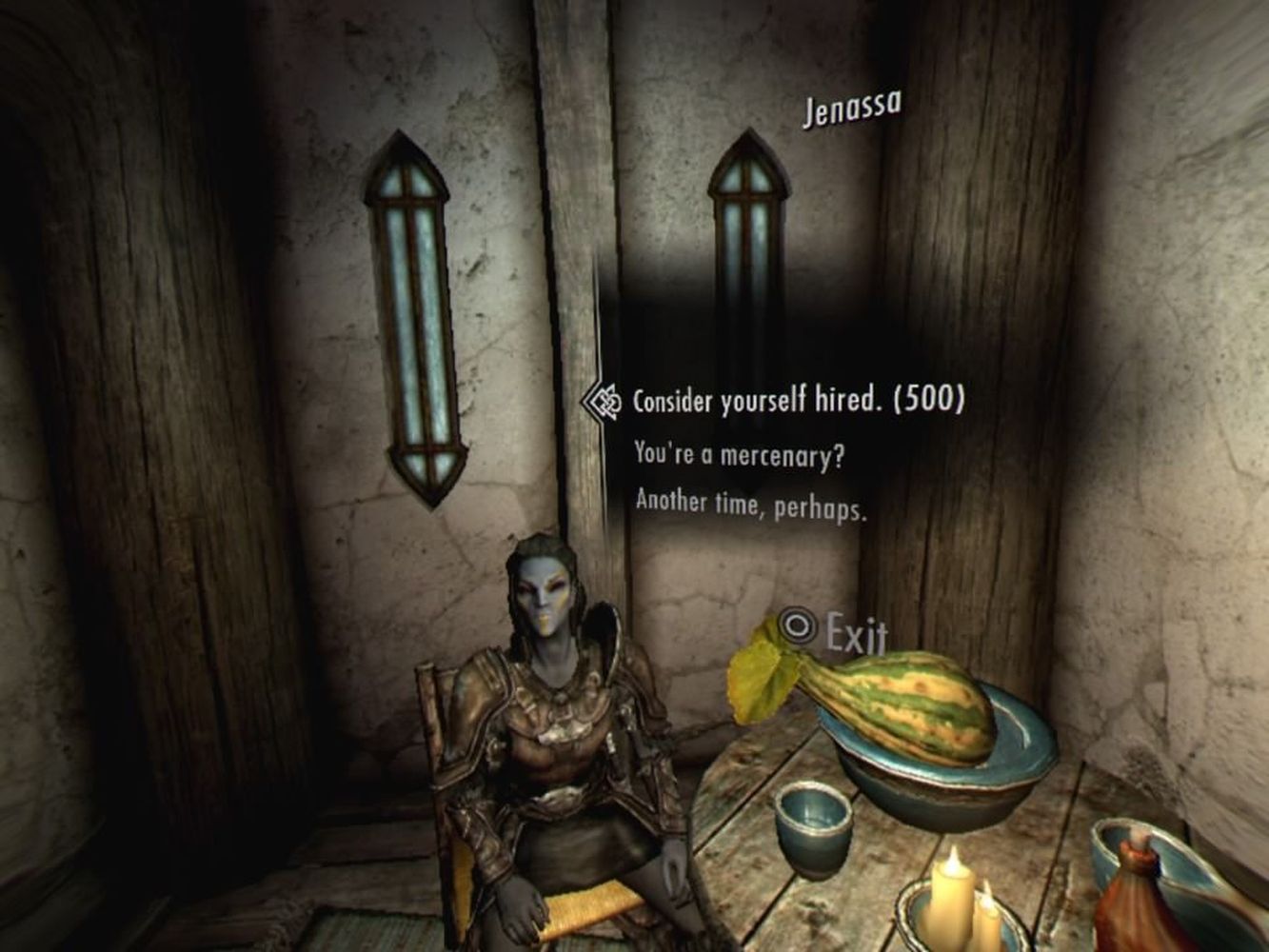Ask "You're a mercenary?"

tap(739, 455)
